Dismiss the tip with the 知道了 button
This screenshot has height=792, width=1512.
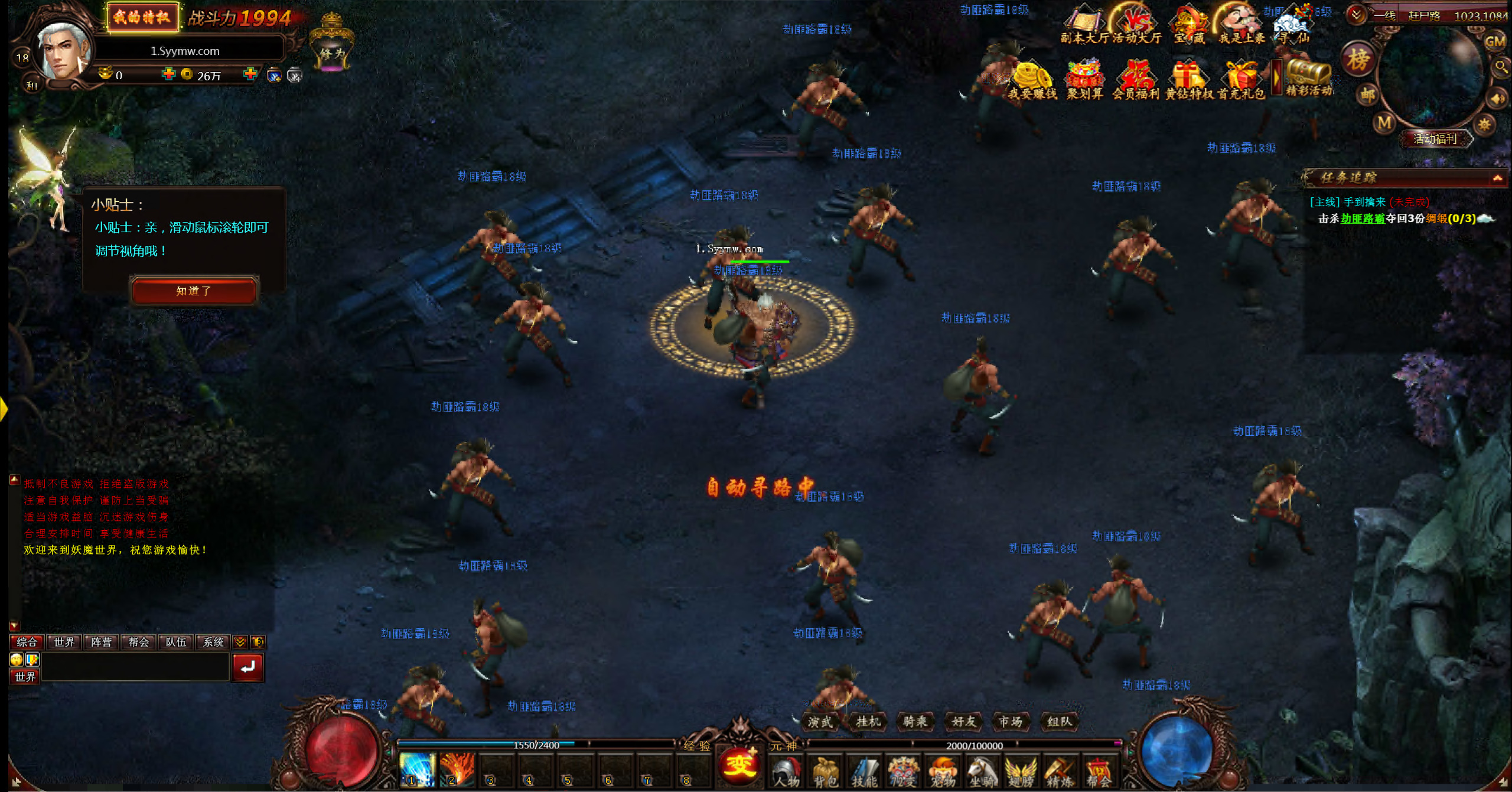point(194,291)
